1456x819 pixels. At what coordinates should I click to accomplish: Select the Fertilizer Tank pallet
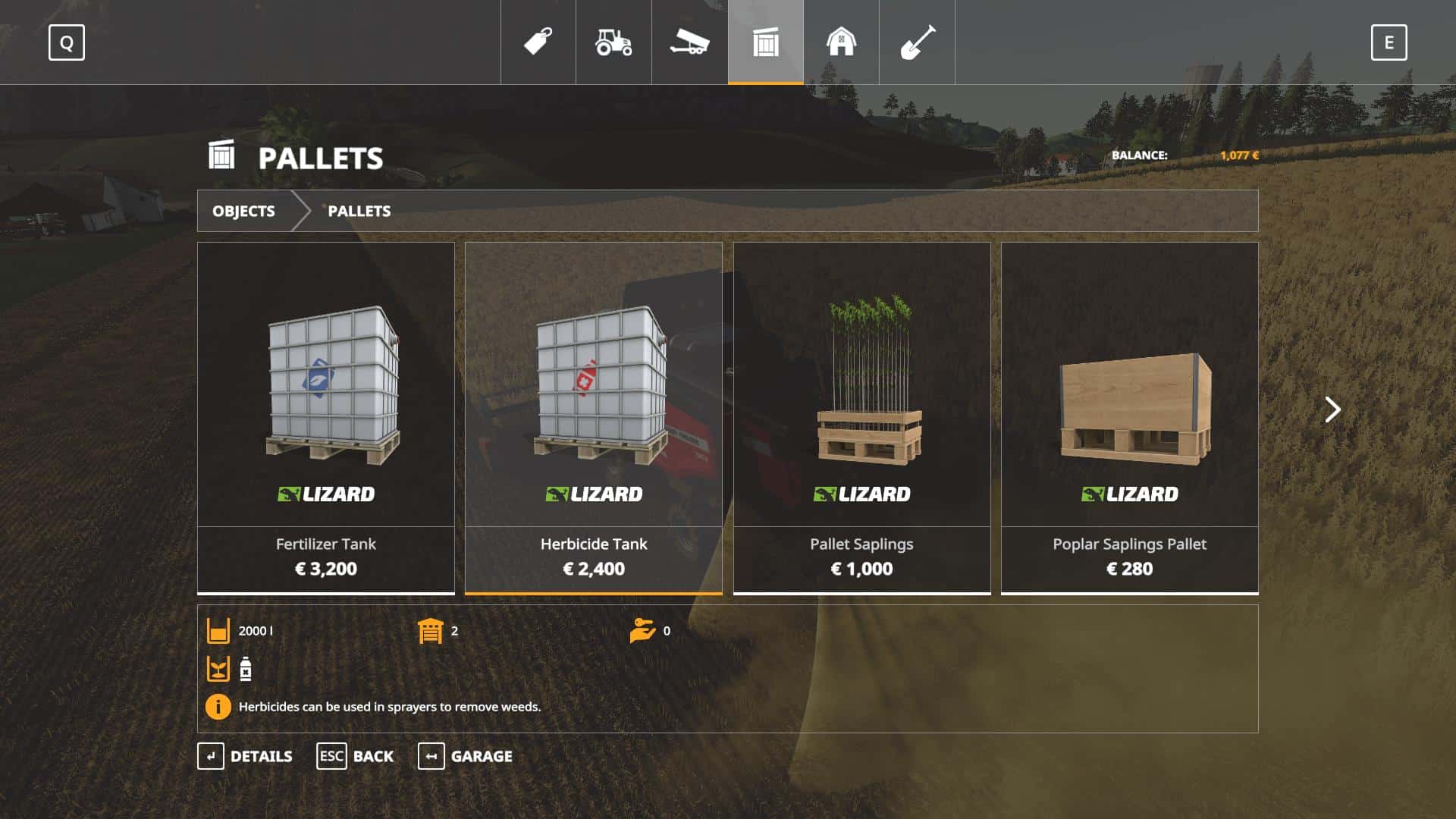pos(326,417)
